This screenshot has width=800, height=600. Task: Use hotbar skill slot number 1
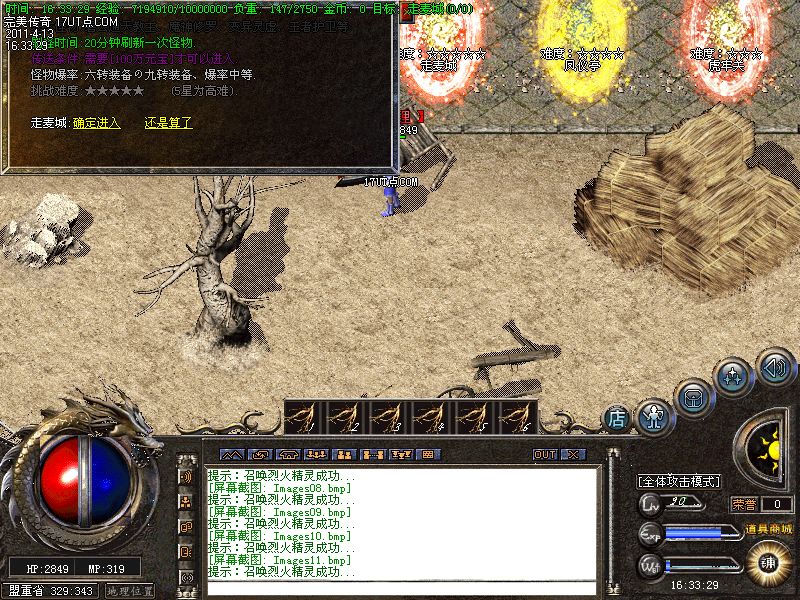click(x=304, y=416)
